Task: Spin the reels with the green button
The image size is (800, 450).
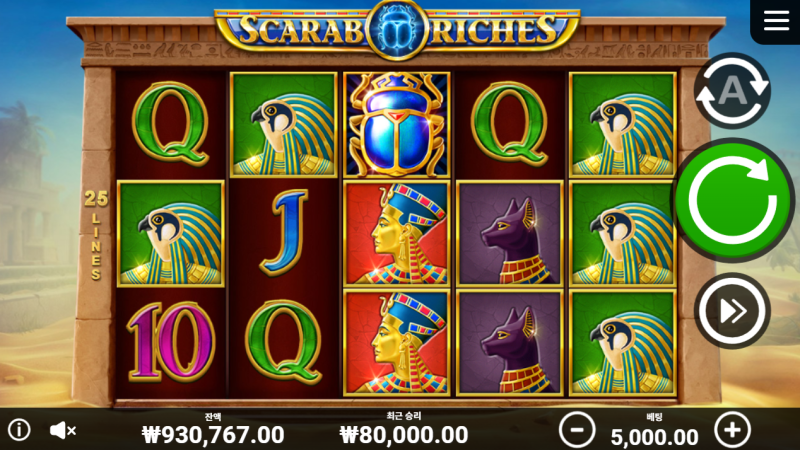Action: tap(733, 200)
